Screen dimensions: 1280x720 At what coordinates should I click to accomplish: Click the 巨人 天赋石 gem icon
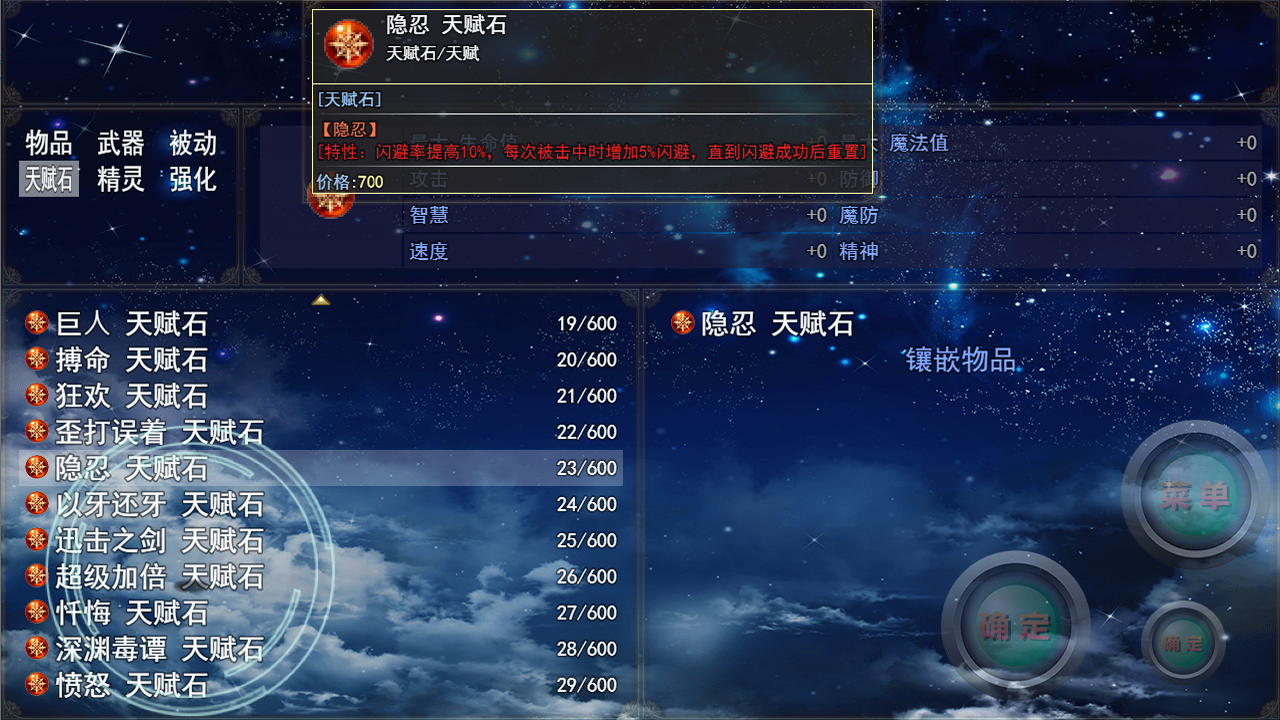tap(35, 323)
